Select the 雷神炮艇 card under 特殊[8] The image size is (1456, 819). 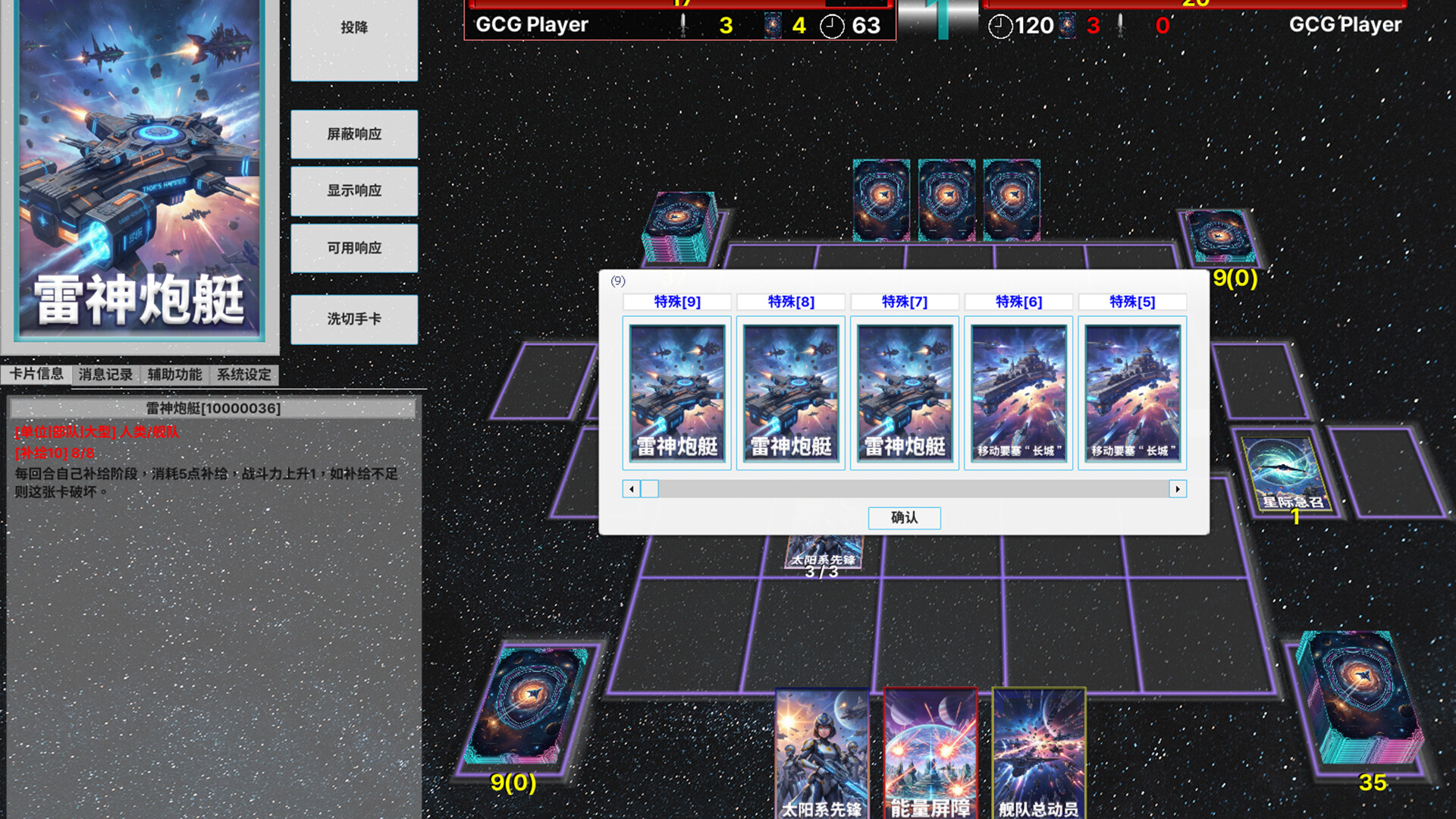(791, 392)
